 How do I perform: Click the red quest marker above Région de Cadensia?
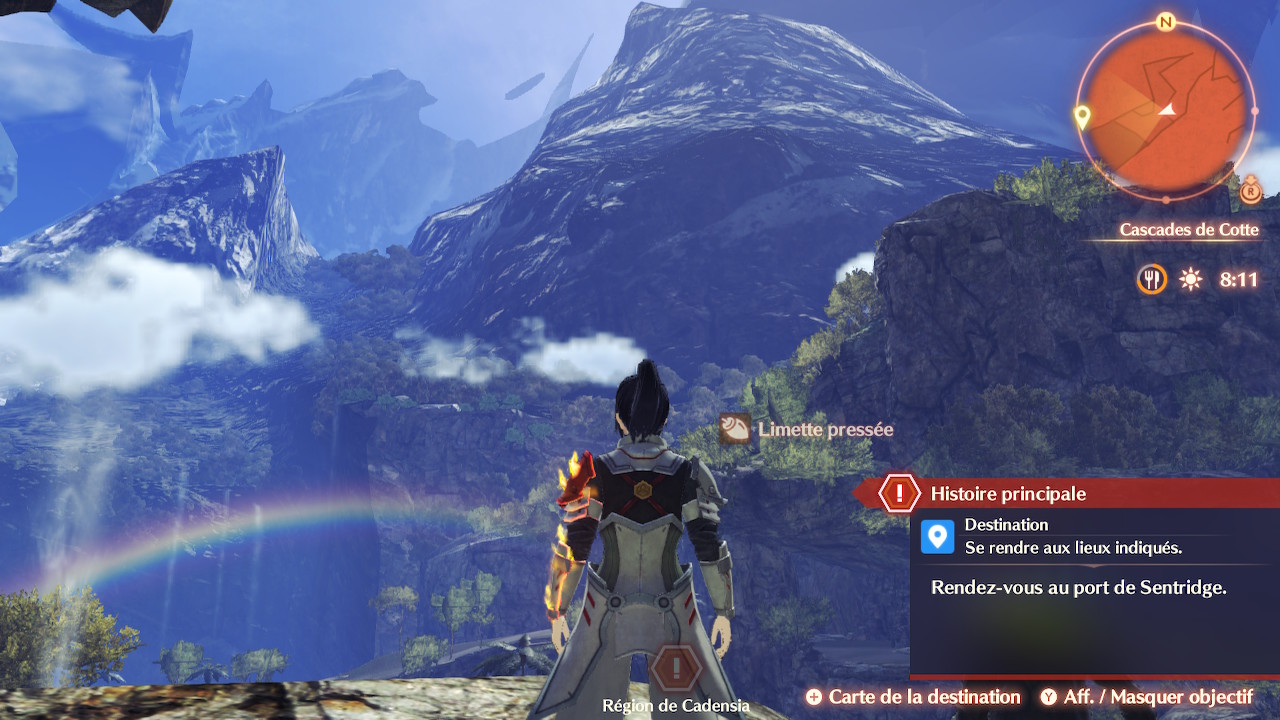[x=676, y=667]
